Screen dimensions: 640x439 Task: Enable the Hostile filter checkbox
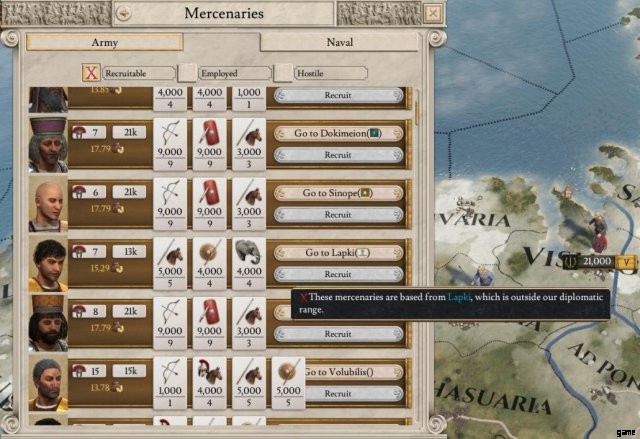click(x=283, y=73)
